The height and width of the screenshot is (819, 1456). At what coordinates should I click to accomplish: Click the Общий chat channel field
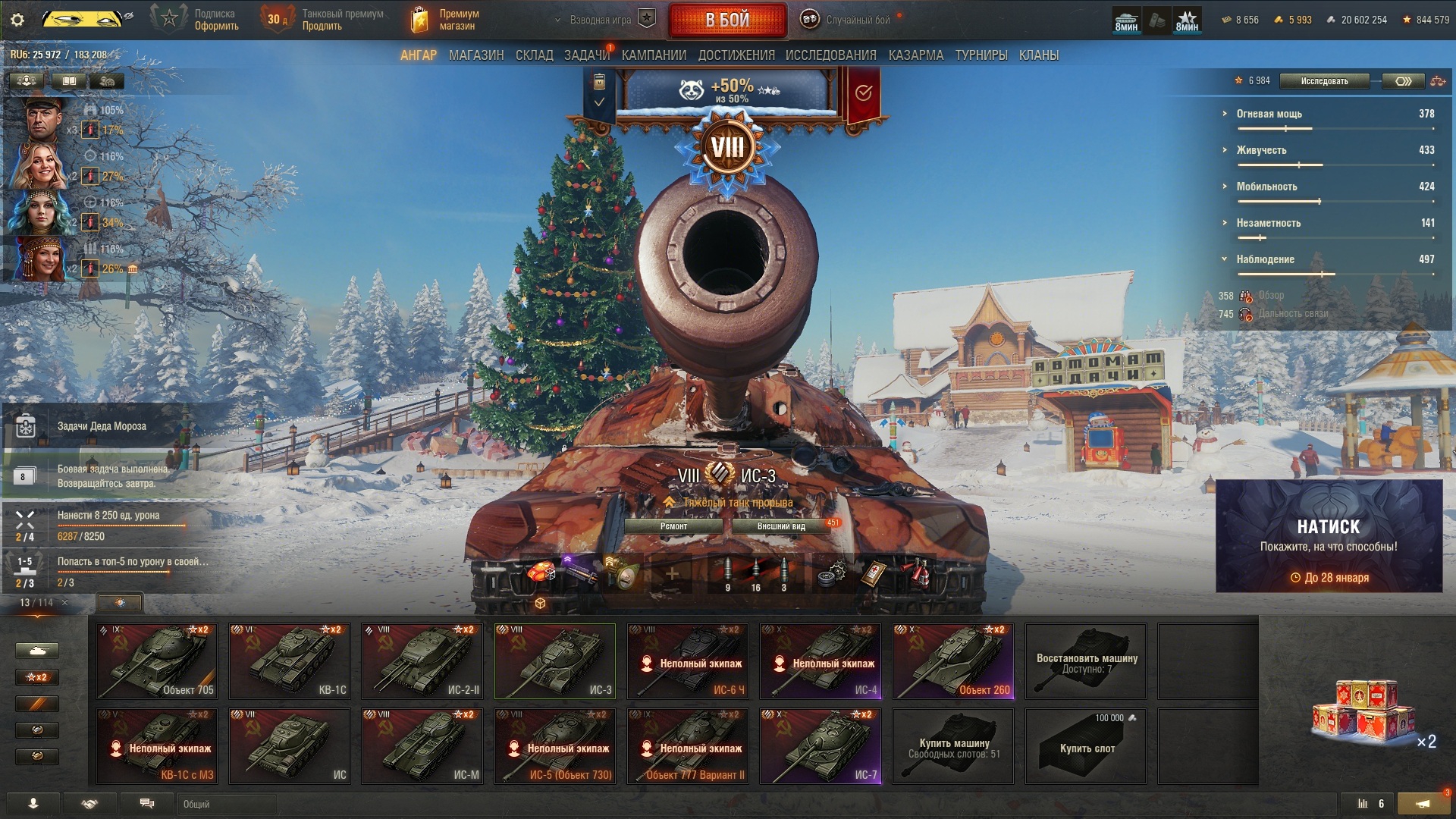pyautogui.click(x=226, y=804)
